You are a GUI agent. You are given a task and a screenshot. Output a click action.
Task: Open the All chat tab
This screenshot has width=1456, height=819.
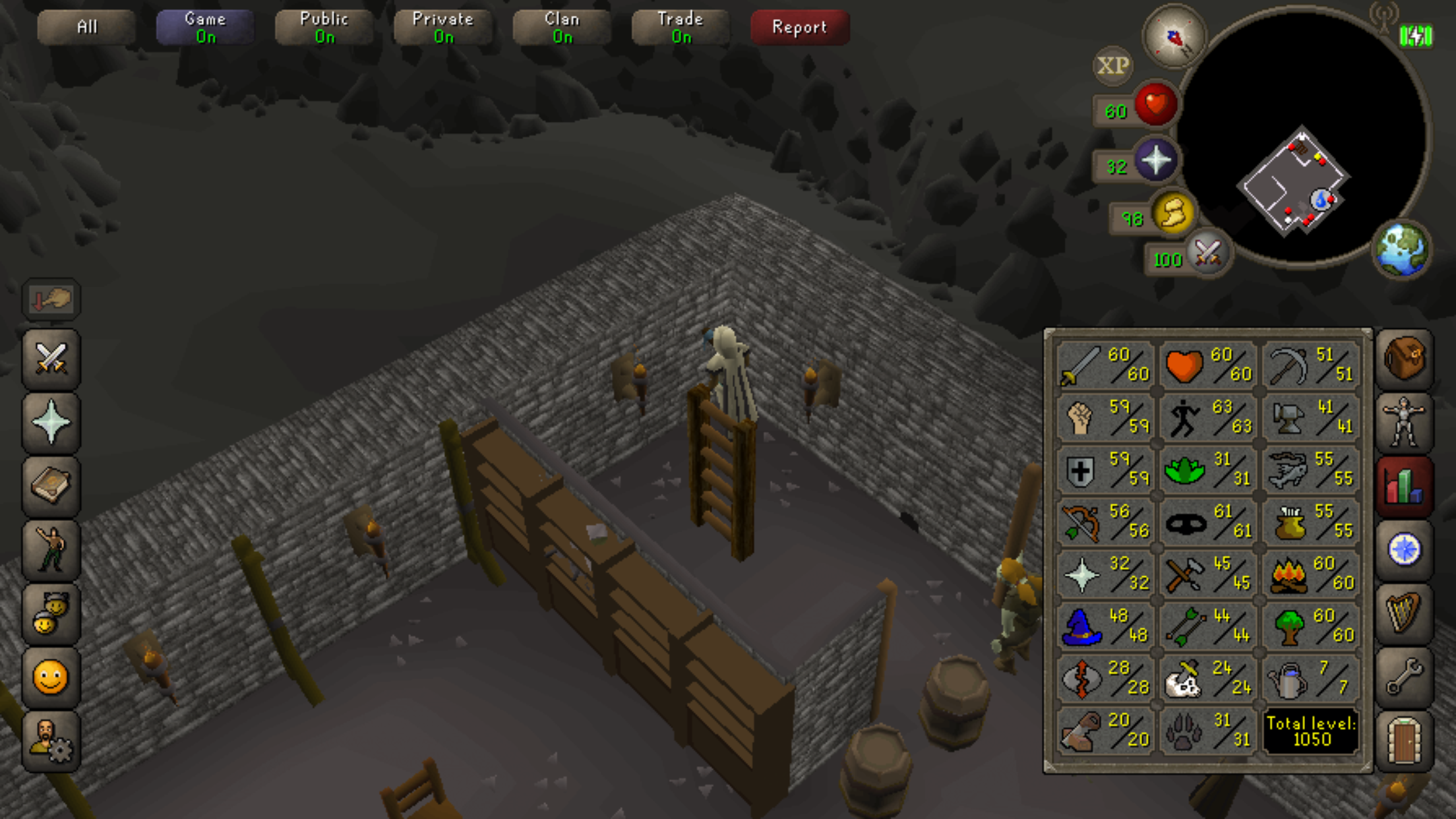86,27
